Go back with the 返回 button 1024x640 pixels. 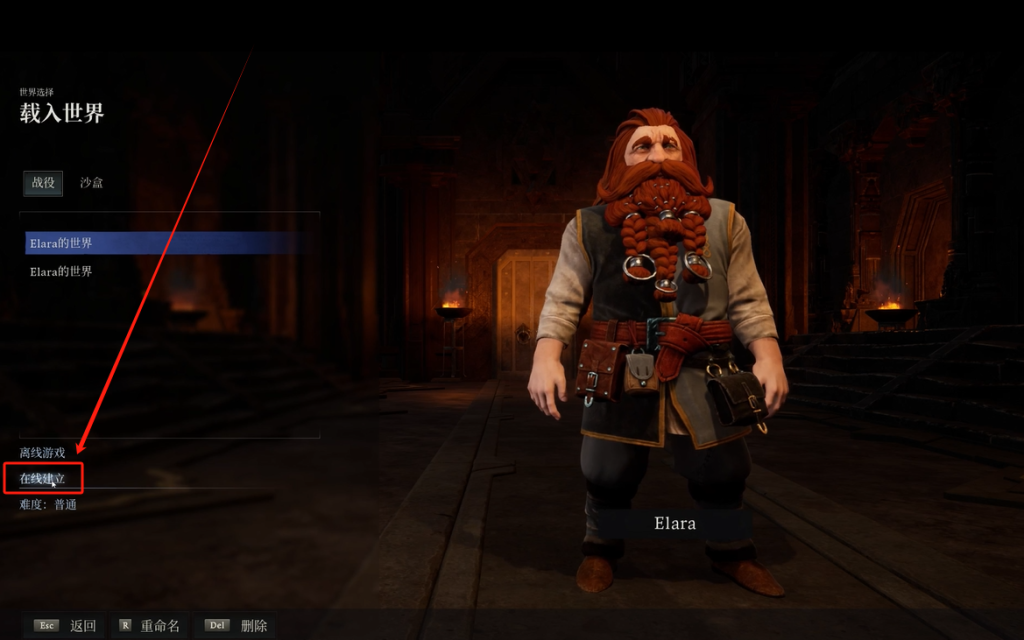click(66, 626)
